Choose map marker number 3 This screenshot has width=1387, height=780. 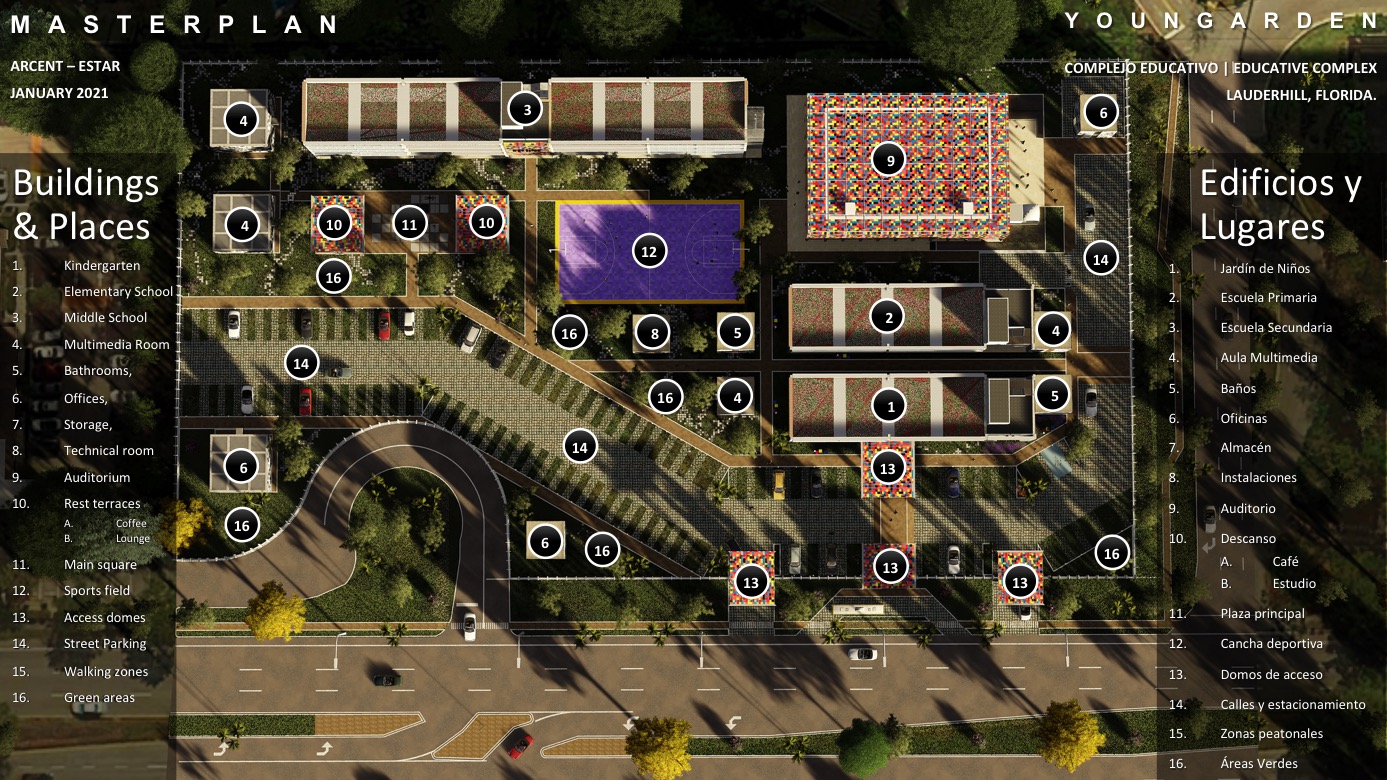tap(526, 109)
